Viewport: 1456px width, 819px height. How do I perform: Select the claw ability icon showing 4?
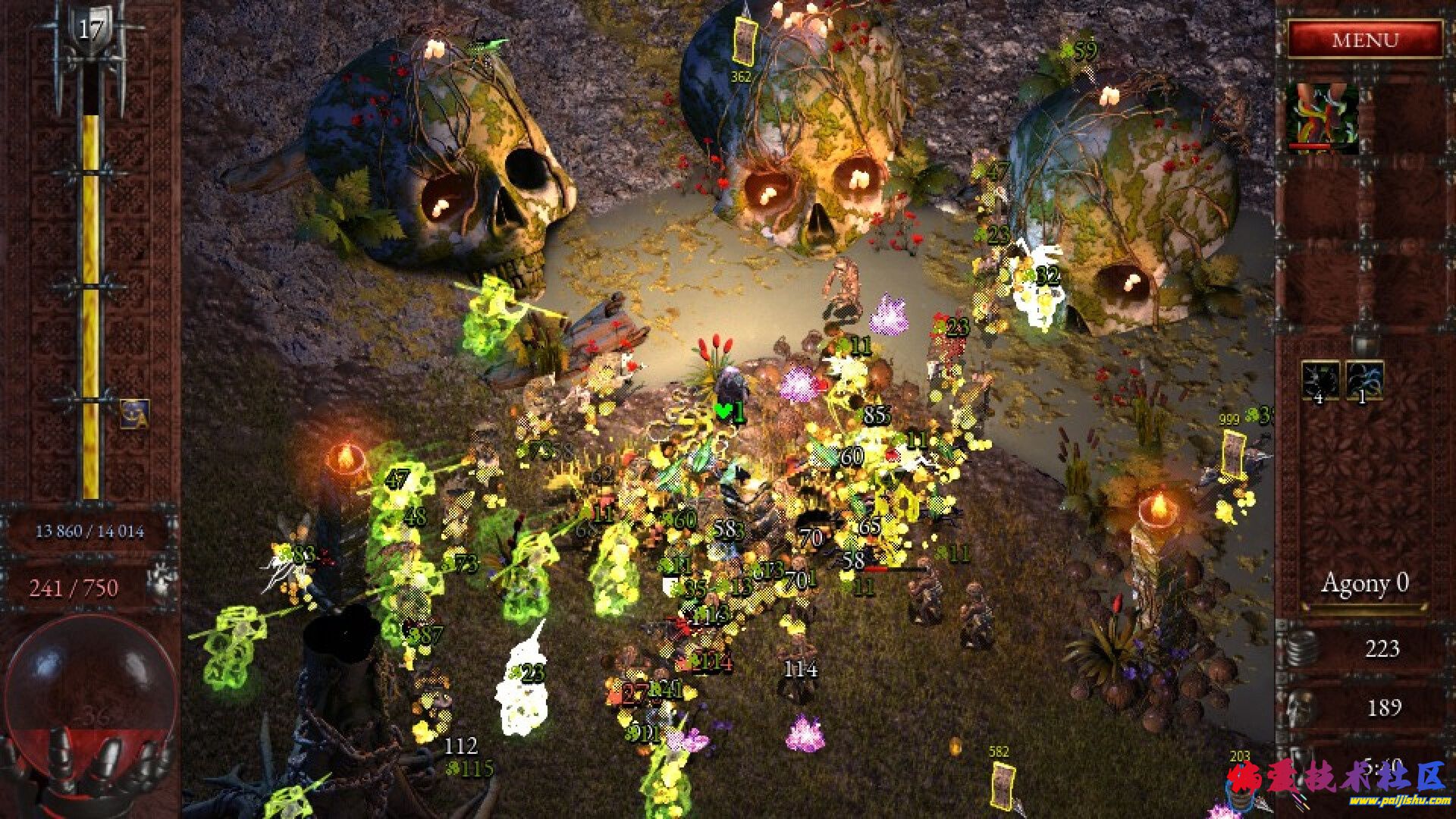click(x=1321, y=380)
